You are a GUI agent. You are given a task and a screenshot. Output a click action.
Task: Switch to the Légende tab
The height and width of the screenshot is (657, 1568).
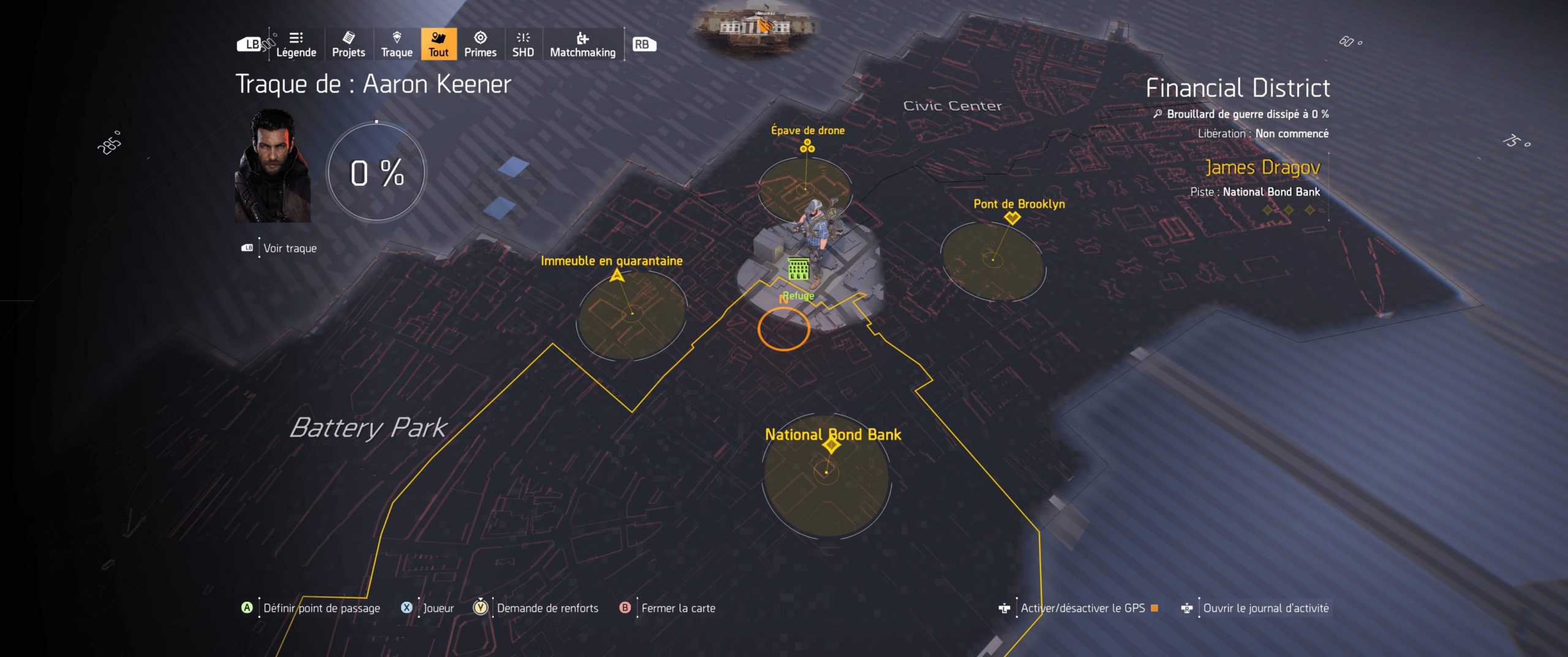click(296, 44)
